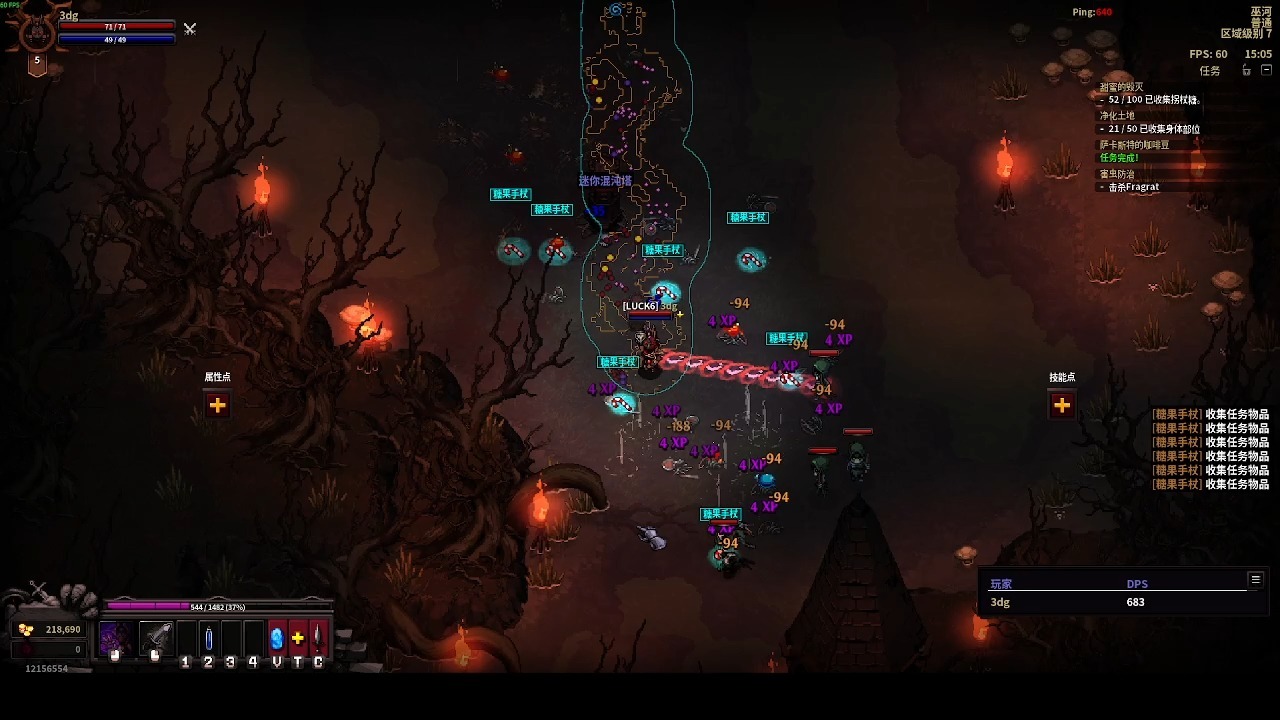This screenshot has height=720, width=1280.
Task: Select the purple left-mouse skill slot
Action: [x=116, y=639]
